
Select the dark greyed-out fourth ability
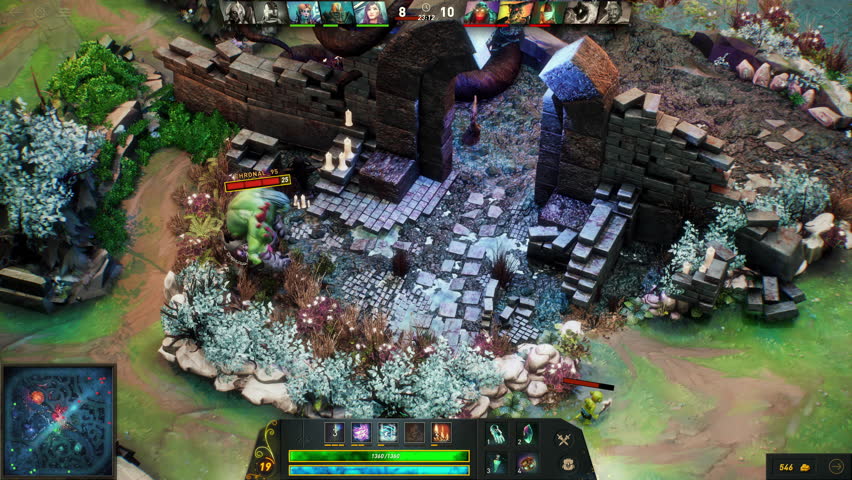click(414, 433)
